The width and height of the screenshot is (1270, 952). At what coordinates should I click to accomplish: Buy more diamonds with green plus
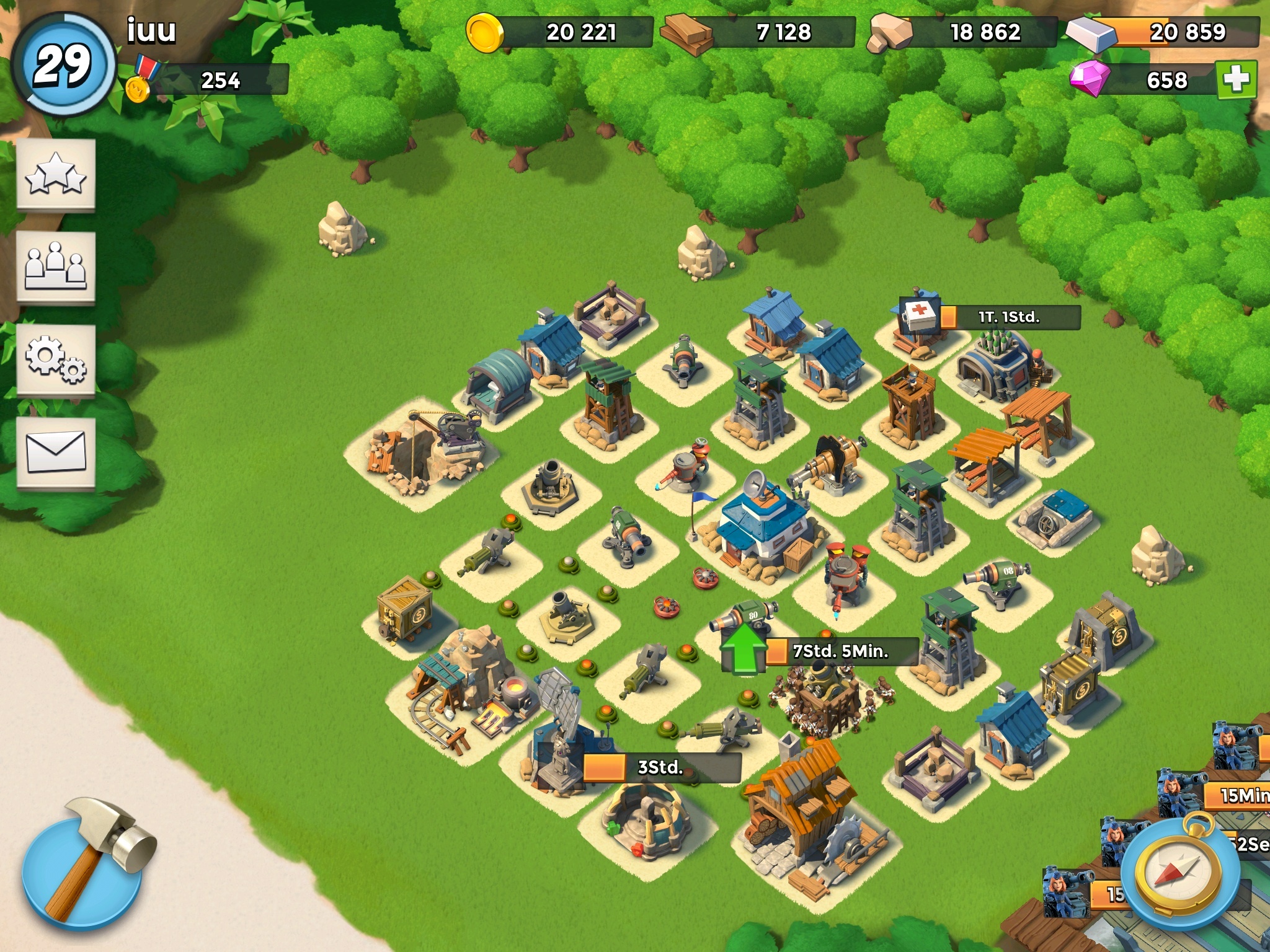pyautogui.click(x=1236, y=79)
